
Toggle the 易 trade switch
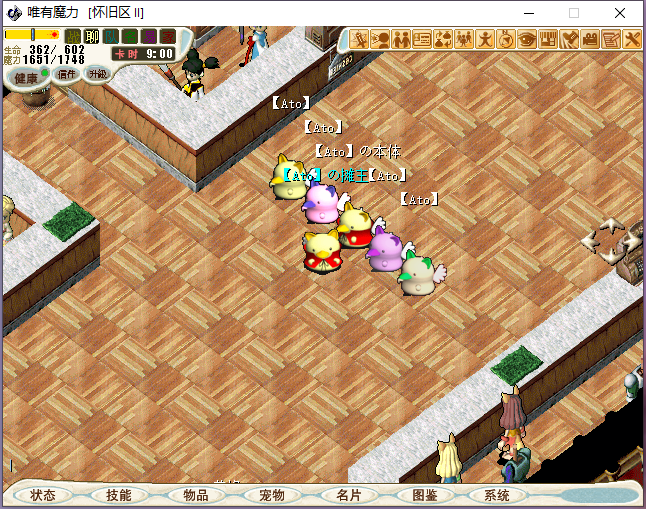pos(149,37)
